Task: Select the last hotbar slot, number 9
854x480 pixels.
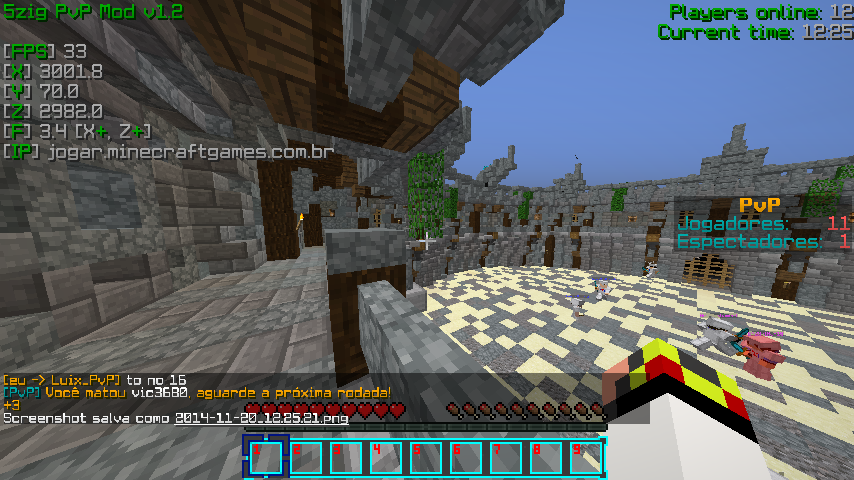Action: pyautogui.click(x=586, y=458)
